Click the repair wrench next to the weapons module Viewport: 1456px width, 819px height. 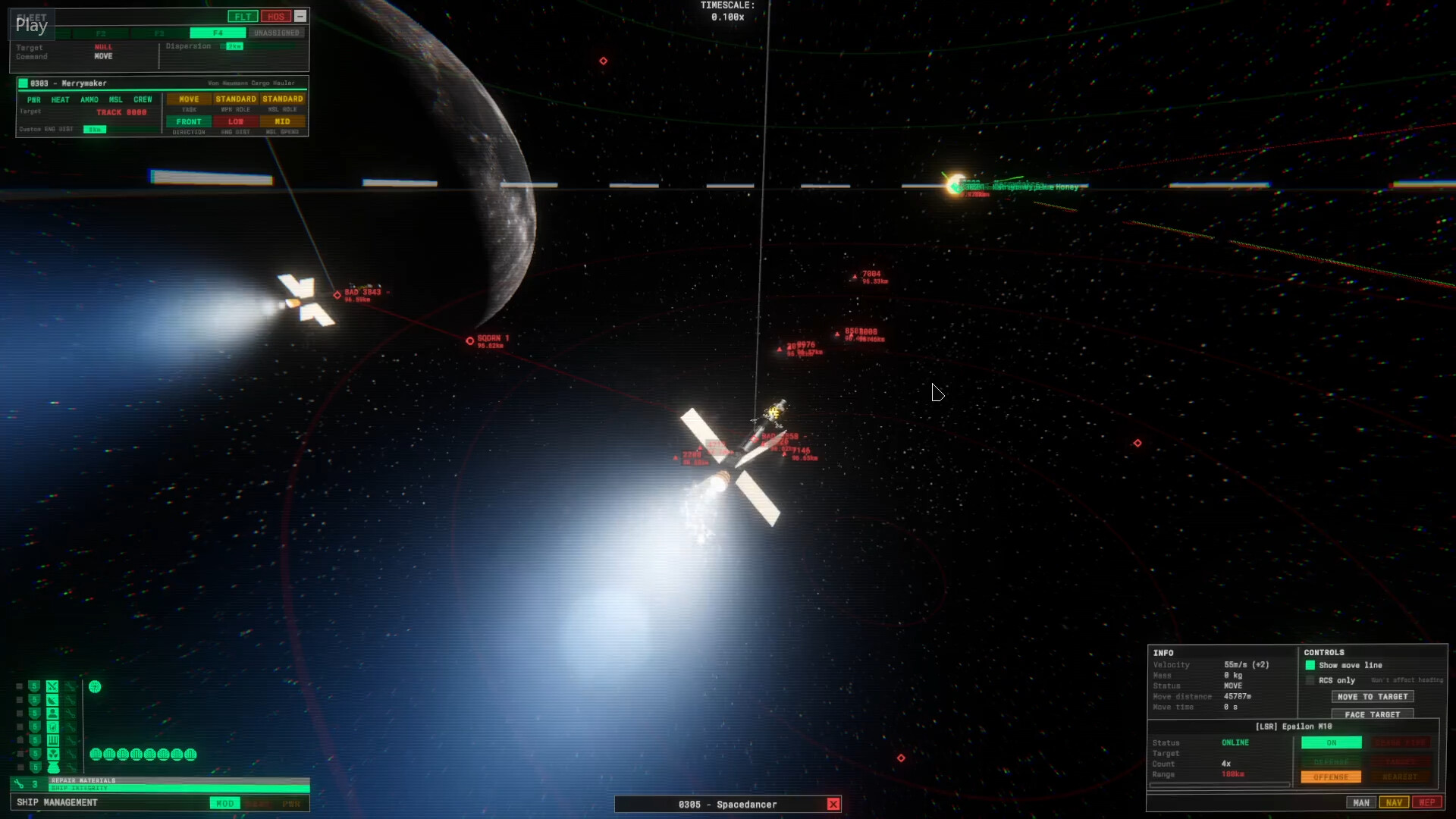coord(71,686)
